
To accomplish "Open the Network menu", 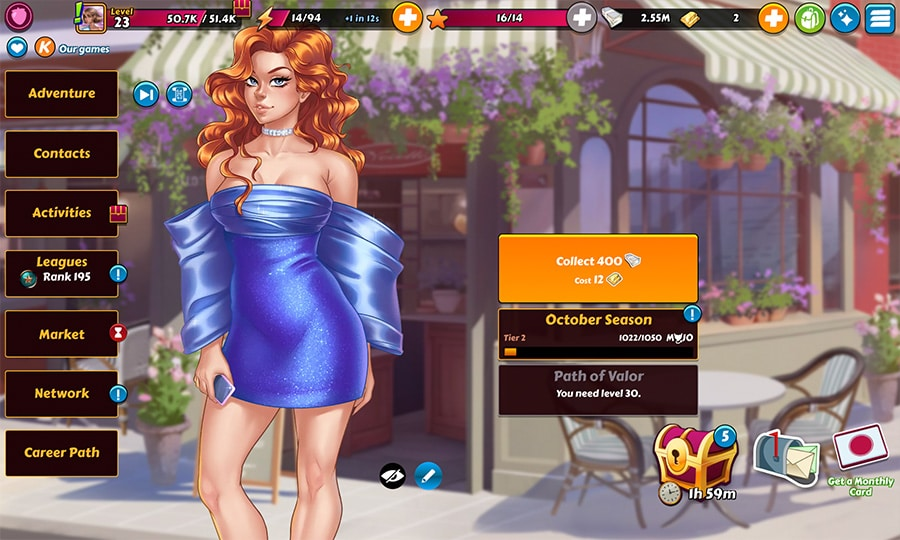I will [62, 394].
